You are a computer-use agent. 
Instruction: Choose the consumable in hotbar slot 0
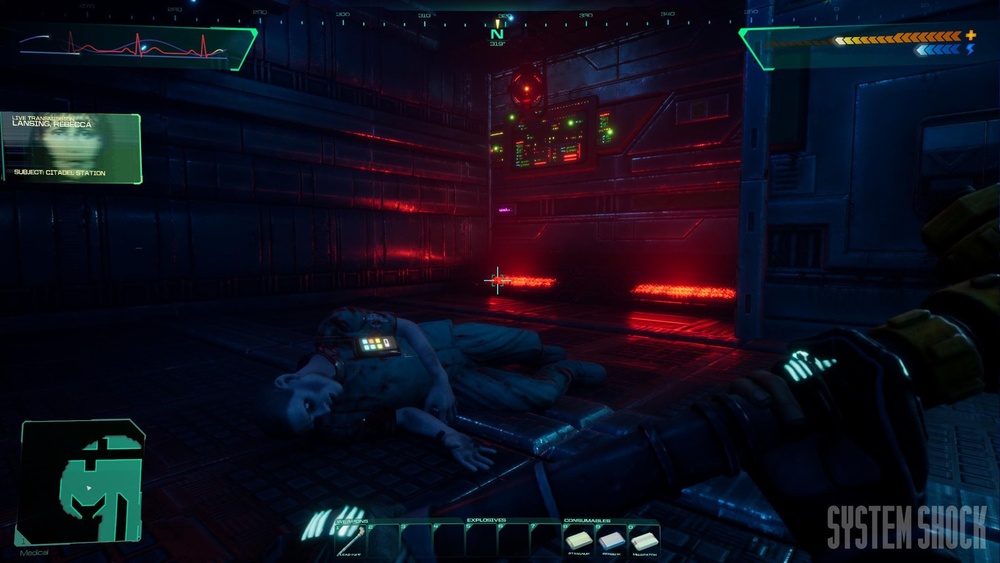click(x=644, y=539)
